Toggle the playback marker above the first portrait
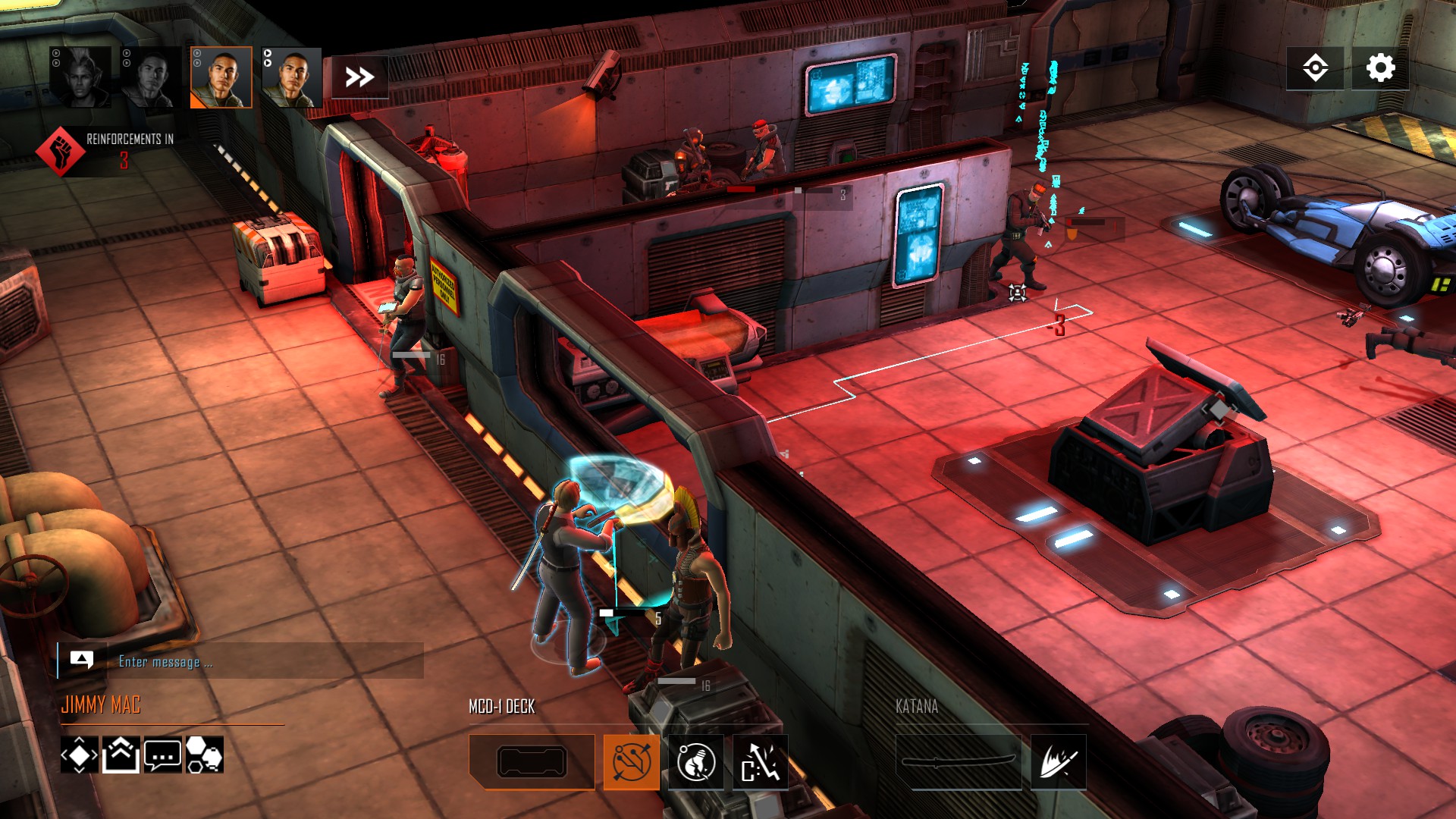Screen dimensions: 1456x819 tap(55, 53)
